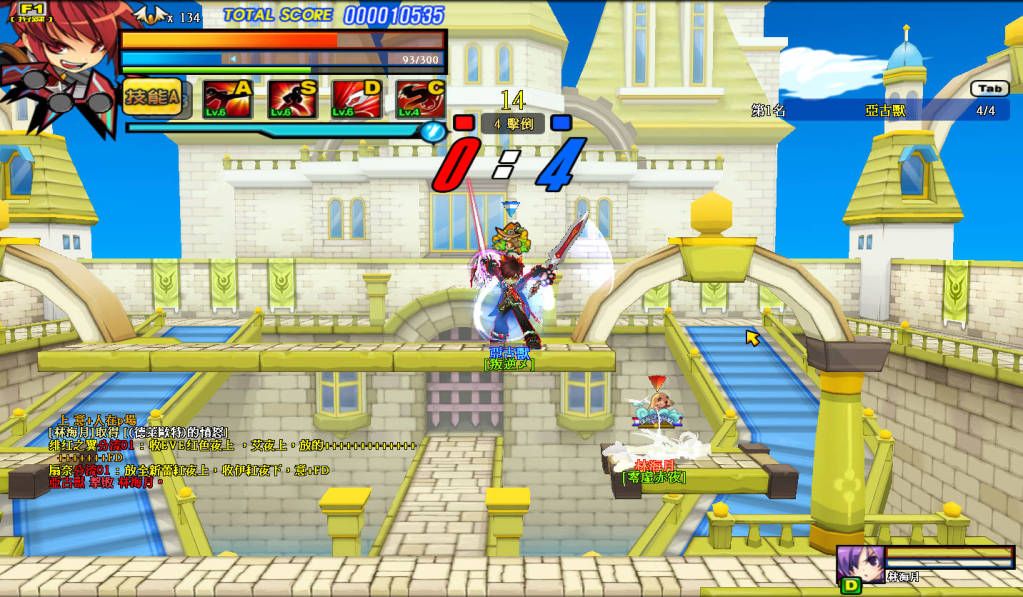Activate the A-slot Lv.6 skill icon
Viewport: 1023px width, 597px height.
coord(227,98)
